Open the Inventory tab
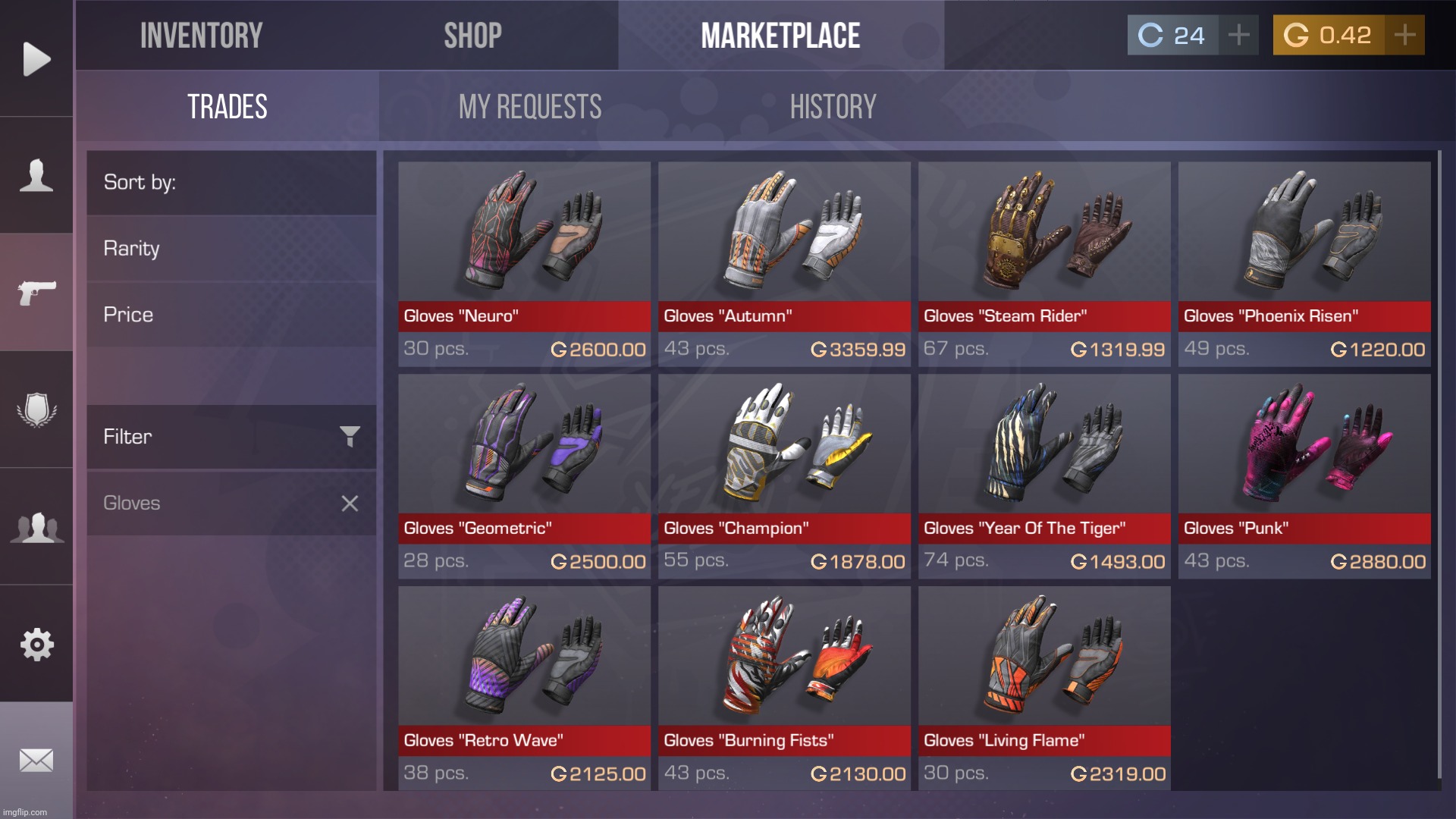Screen dimensions: 1456x819 pyautogui.click(x=202, y=35)
